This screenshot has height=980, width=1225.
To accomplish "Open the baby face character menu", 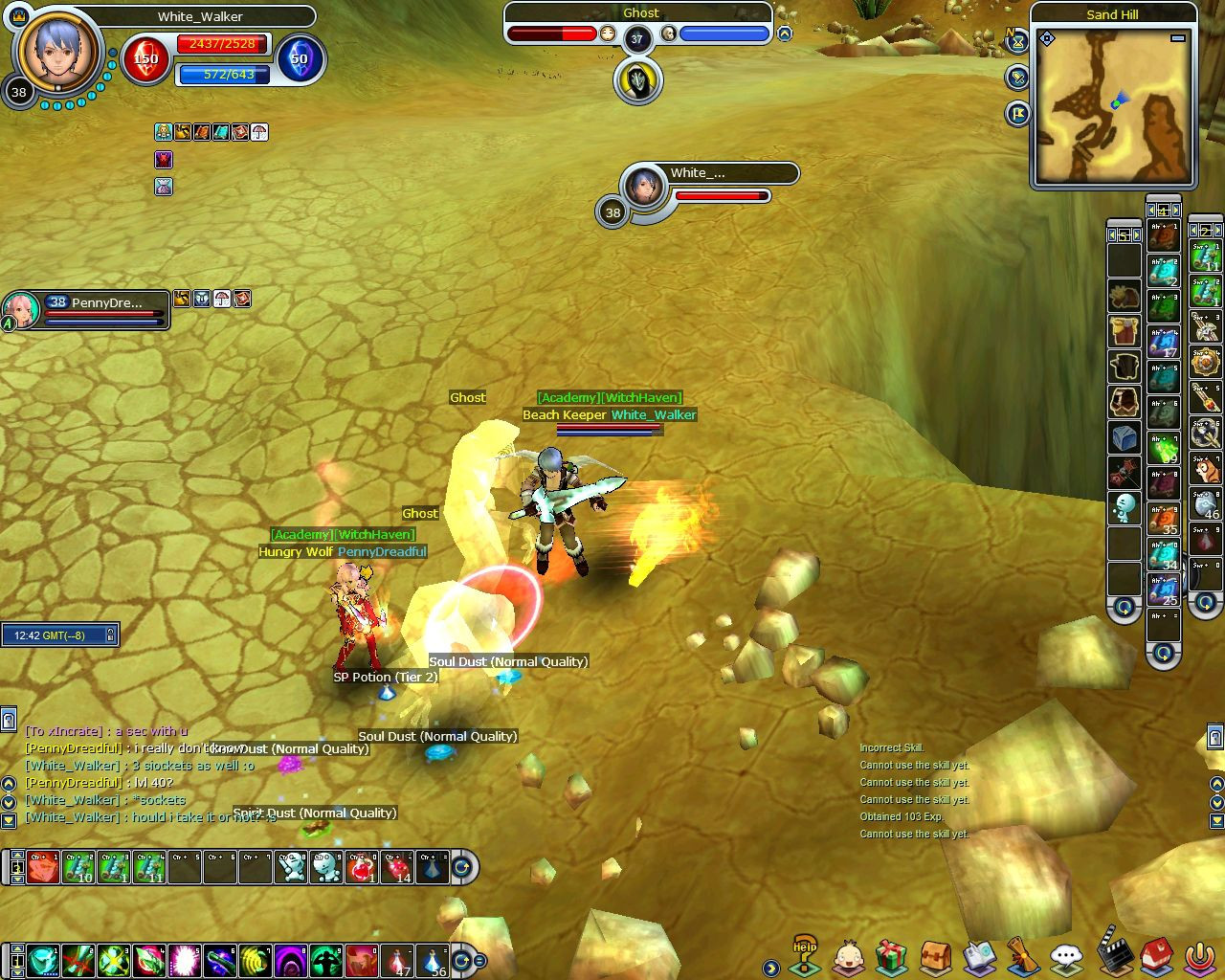I will (x=848, y=956).
